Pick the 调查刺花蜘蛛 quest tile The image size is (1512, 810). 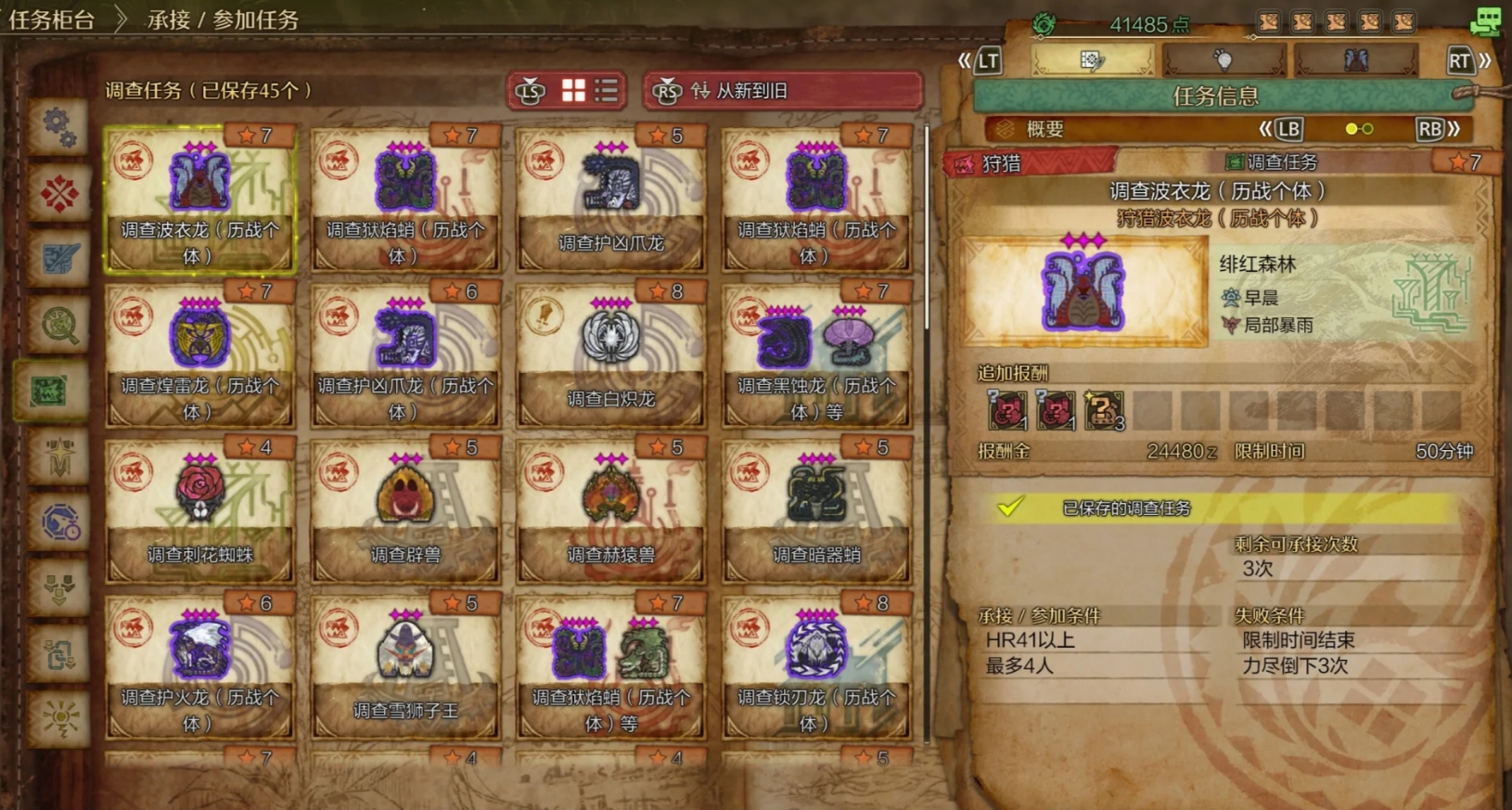coord(199,511)
